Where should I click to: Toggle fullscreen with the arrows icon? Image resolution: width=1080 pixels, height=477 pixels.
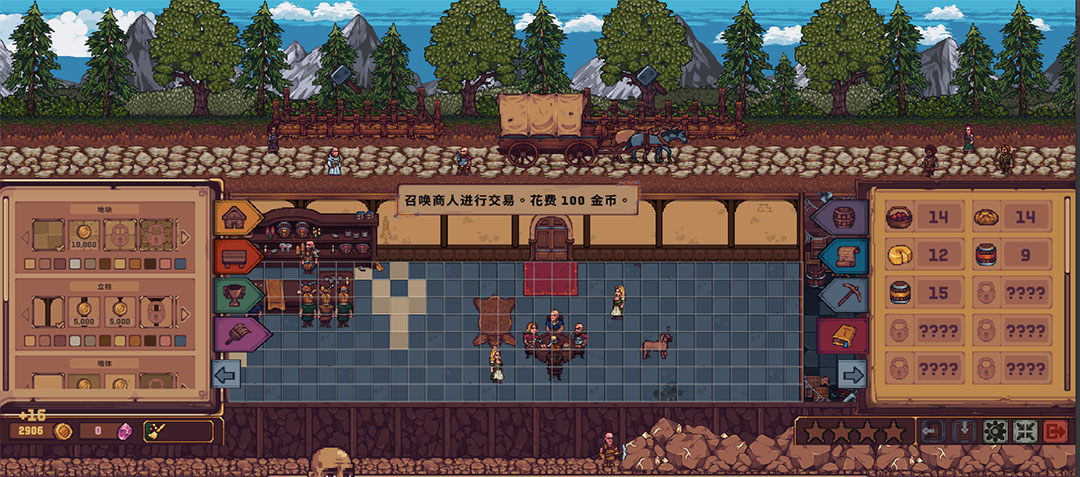(1024, 431)
